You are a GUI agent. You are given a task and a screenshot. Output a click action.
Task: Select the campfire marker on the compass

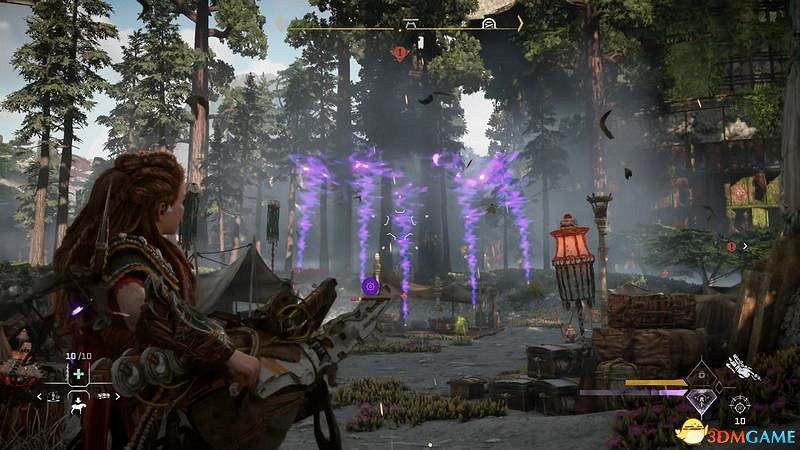(x=413, y=22)
